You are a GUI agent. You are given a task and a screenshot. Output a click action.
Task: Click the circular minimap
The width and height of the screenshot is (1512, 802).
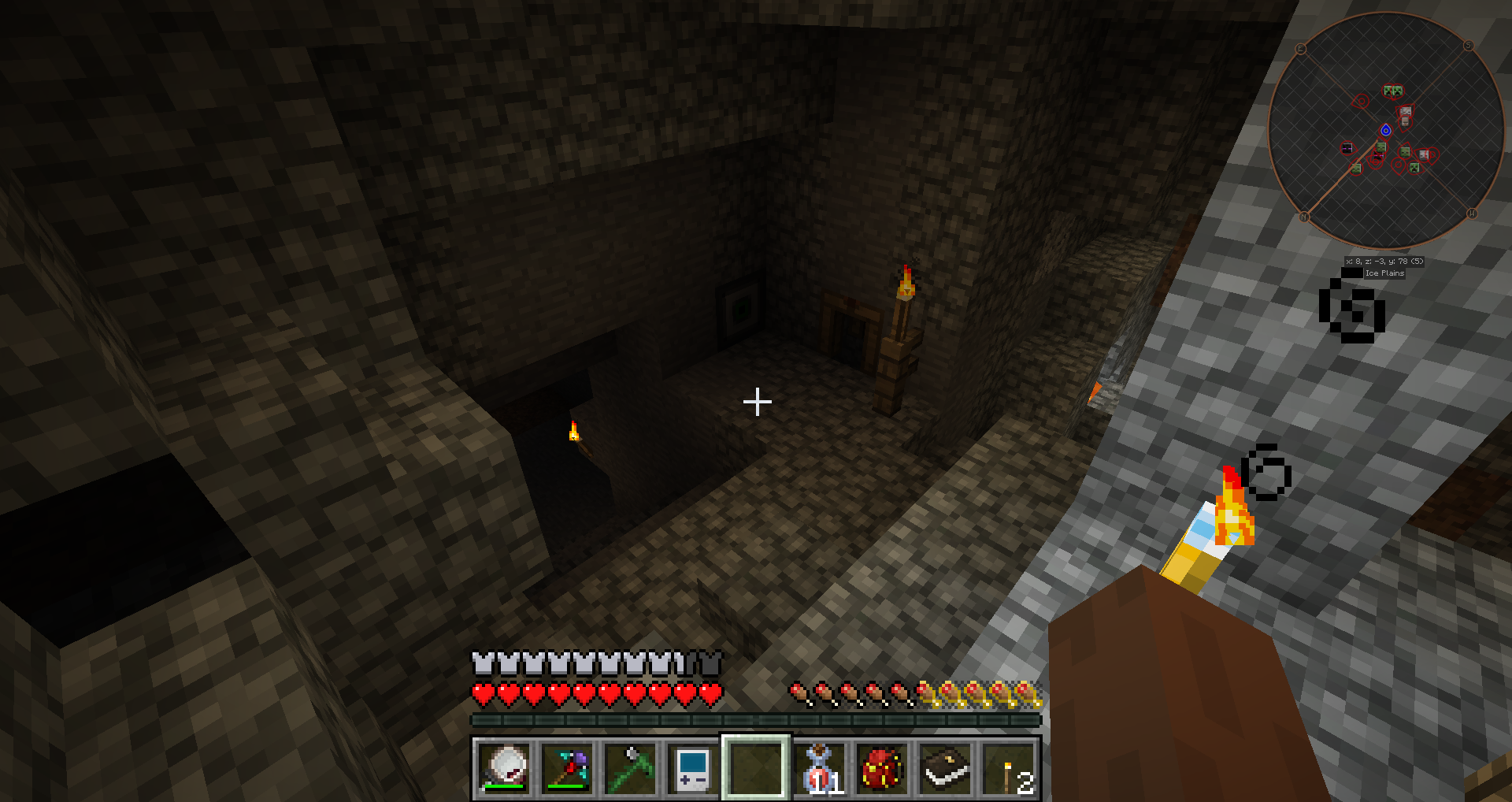point(1386,131)
